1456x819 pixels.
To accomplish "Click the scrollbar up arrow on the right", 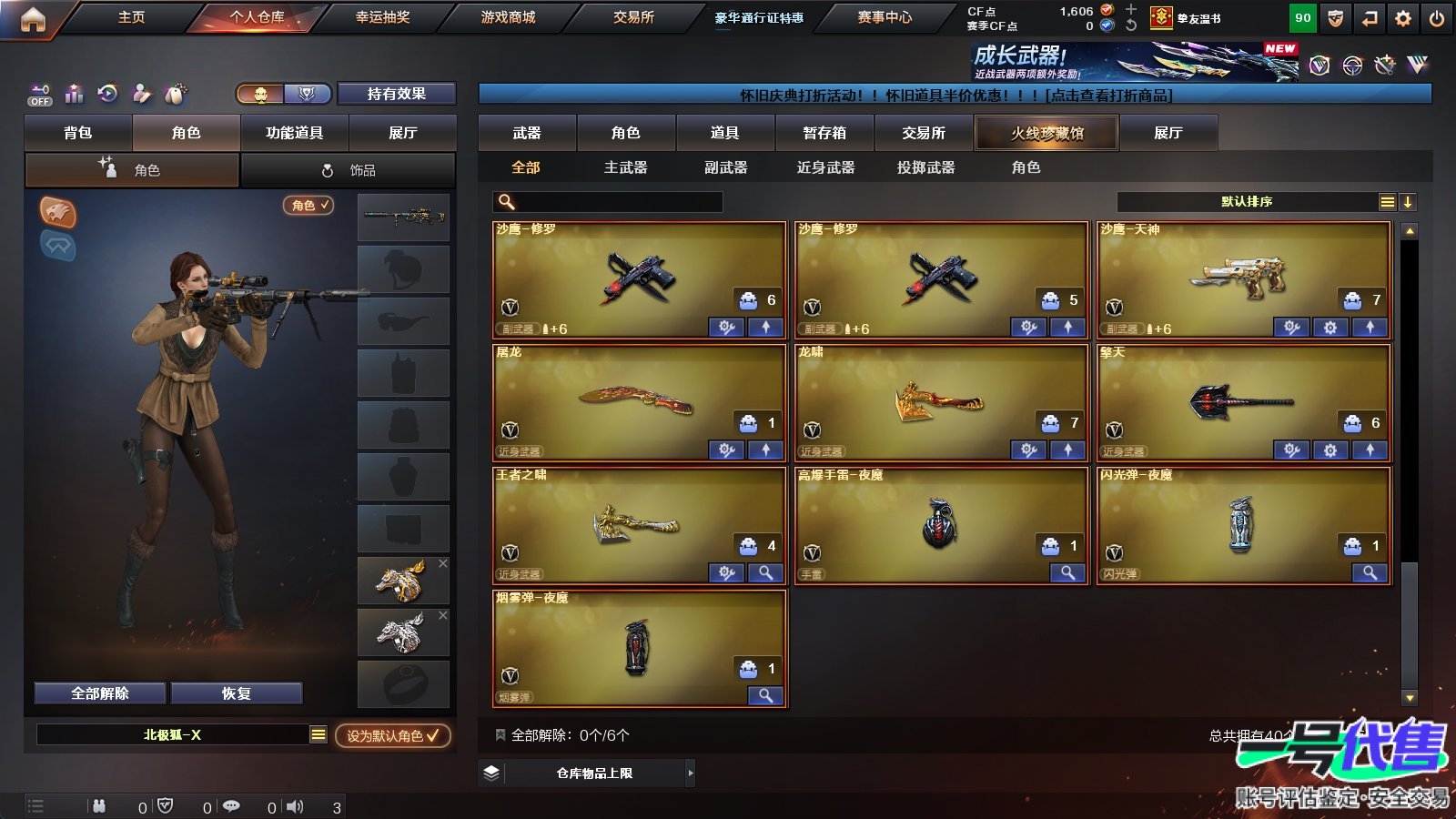I will click(x=1411, y=230).
